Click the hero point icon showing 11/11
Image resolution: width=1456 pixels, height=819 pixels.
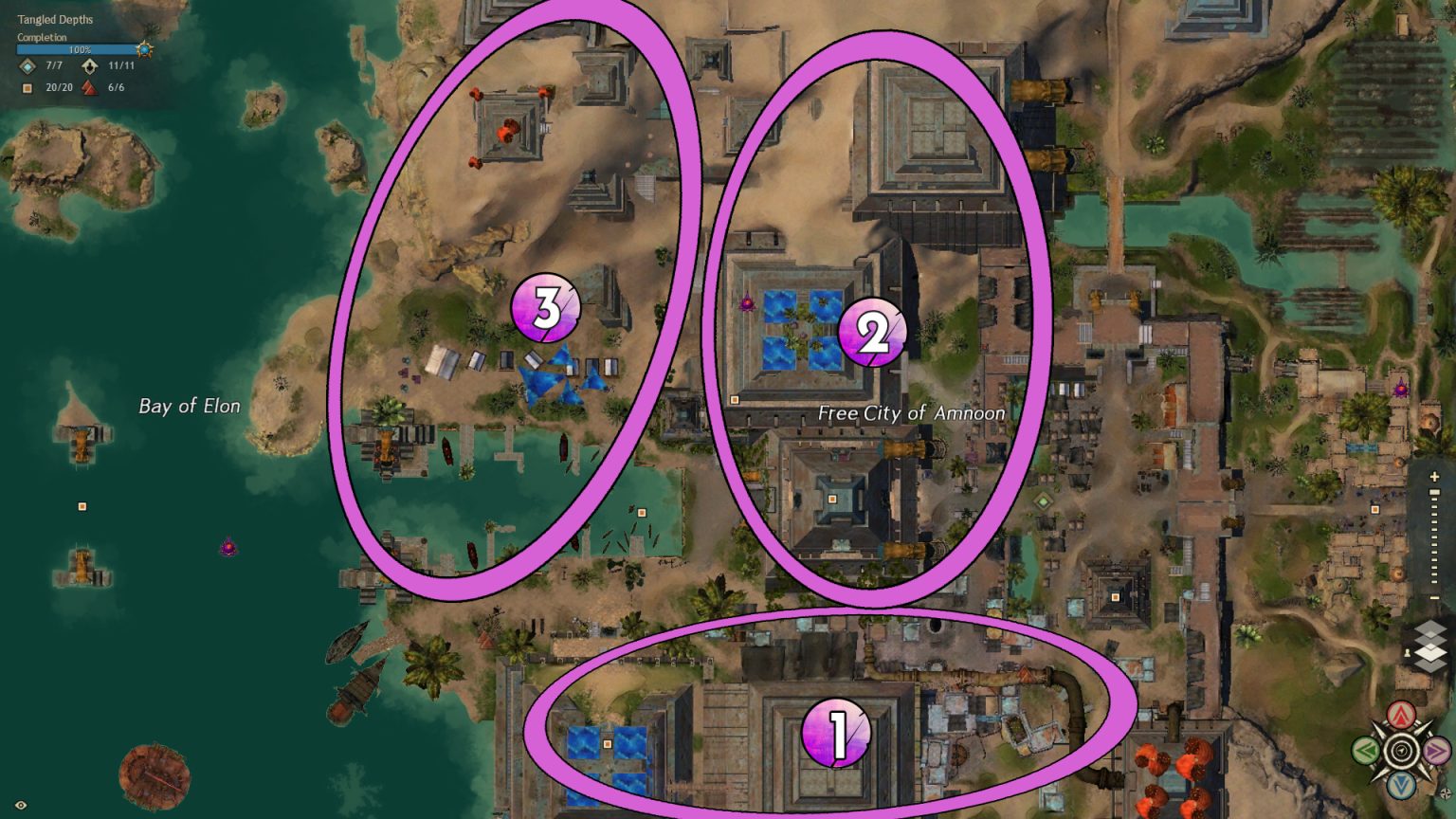(90, 67)
